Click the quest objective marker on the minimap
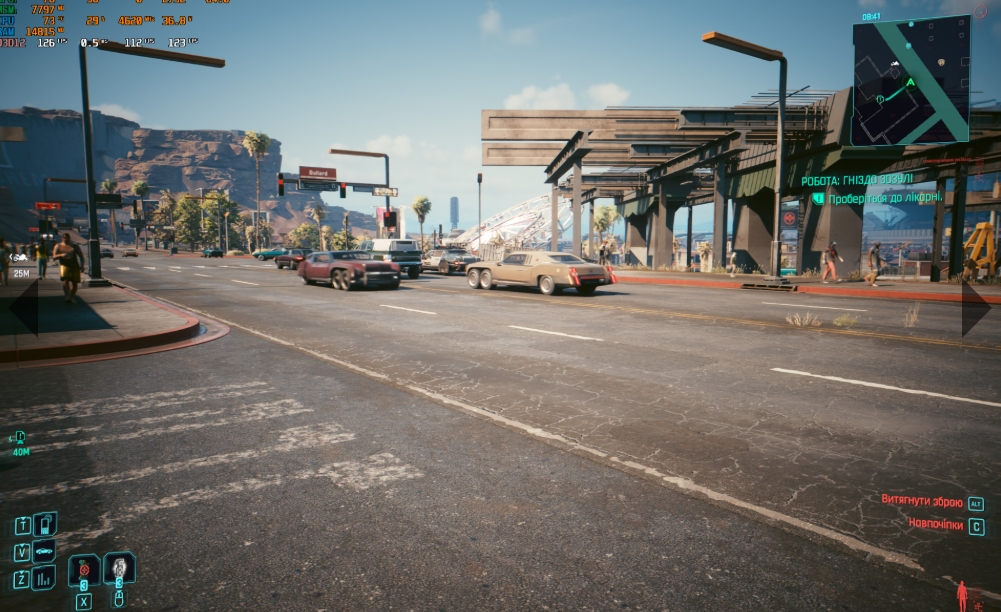The height and width of the screenshot is (612, 1001). [879, 99]
